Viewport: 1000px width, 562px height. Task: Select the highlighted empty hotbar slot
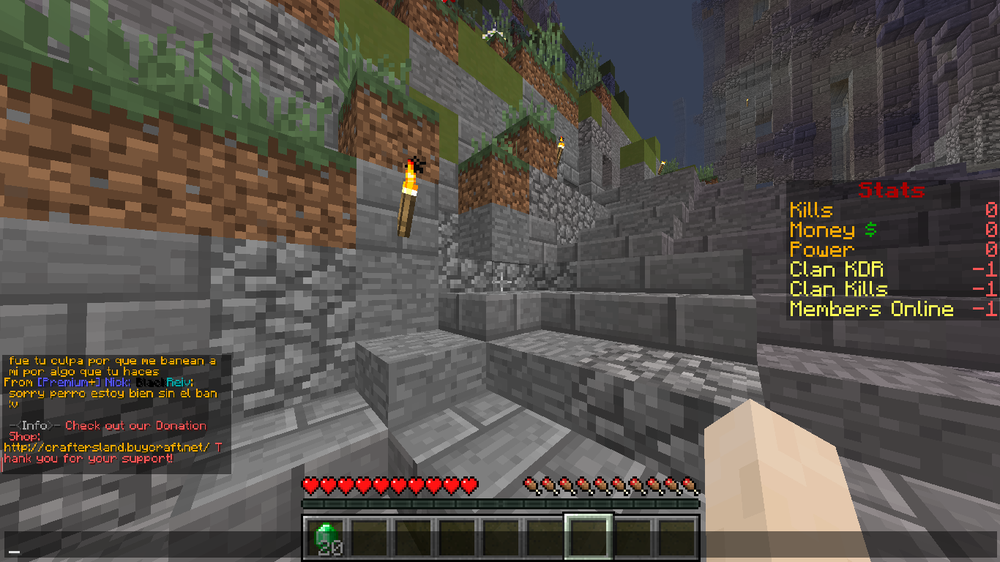point(588,538)
